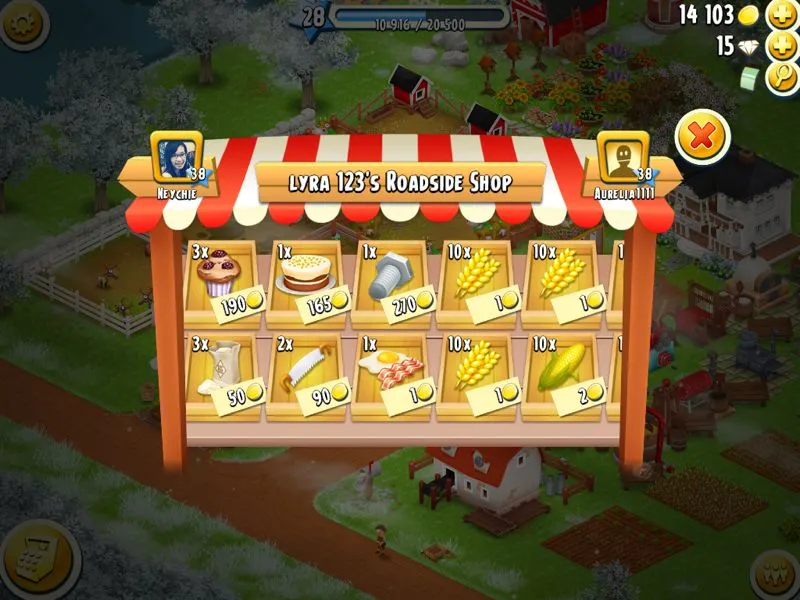This screenshot has height=600, width=800.
Task: Go to Aurelia1111's avatar
Action: (622, 158)
